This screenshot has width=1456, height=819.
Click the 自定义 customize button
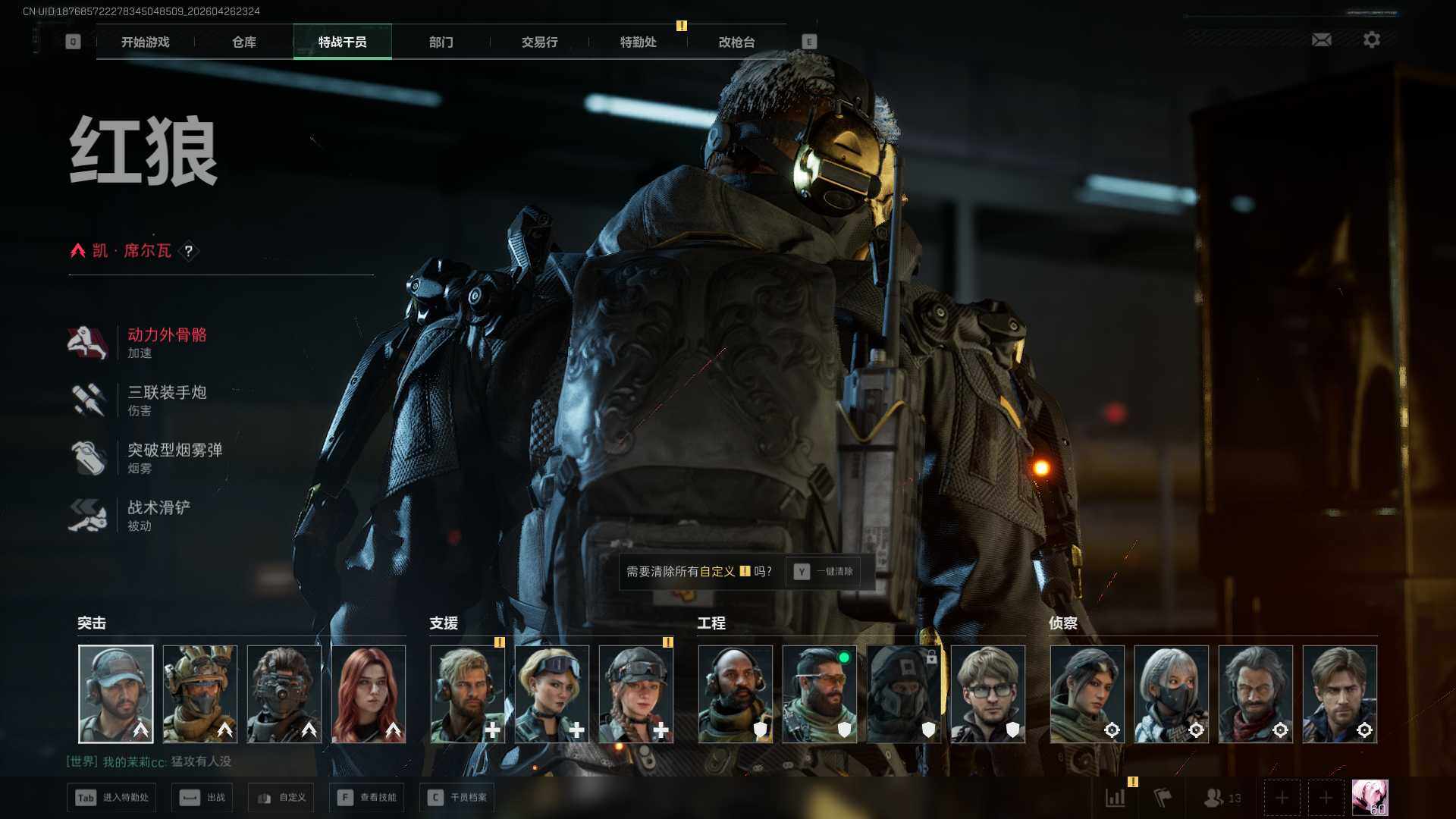(x=281, y=798)
